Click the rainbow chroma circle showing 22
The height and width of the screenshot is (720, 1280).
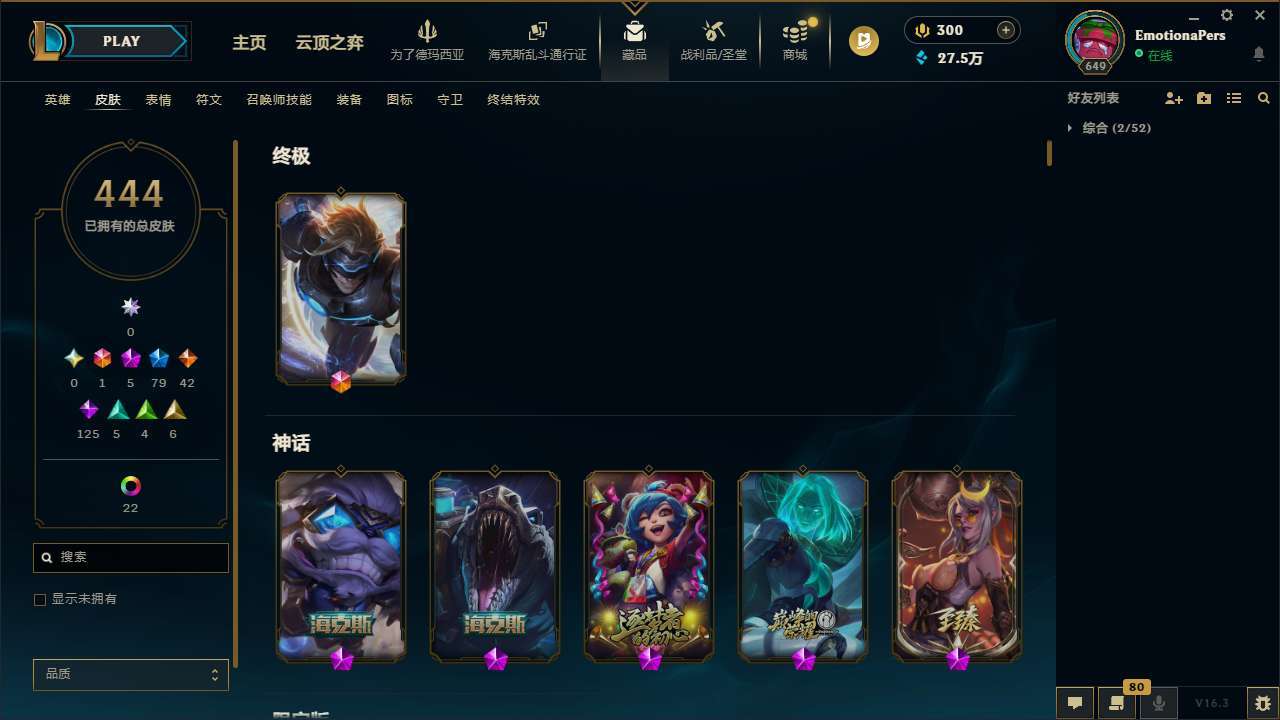(130, 483)
